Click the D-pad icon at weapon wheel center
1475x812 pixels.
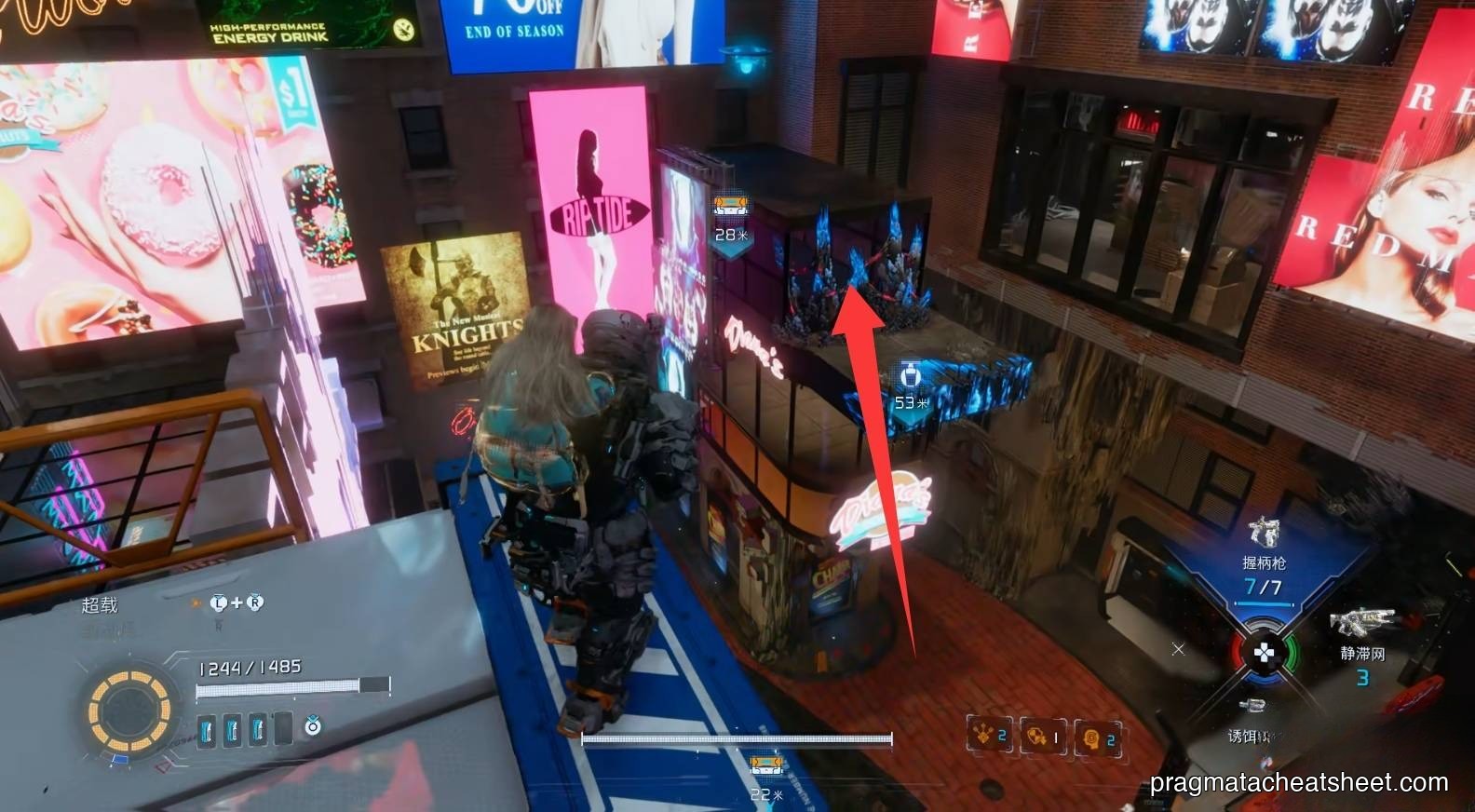pyautogui.click(x=1263, y=653)
